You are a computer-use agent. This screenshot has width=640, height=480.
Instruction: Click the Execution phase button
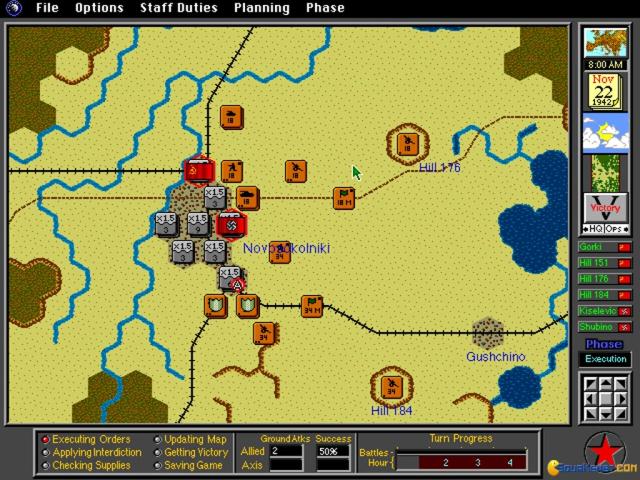pos(605,359)
